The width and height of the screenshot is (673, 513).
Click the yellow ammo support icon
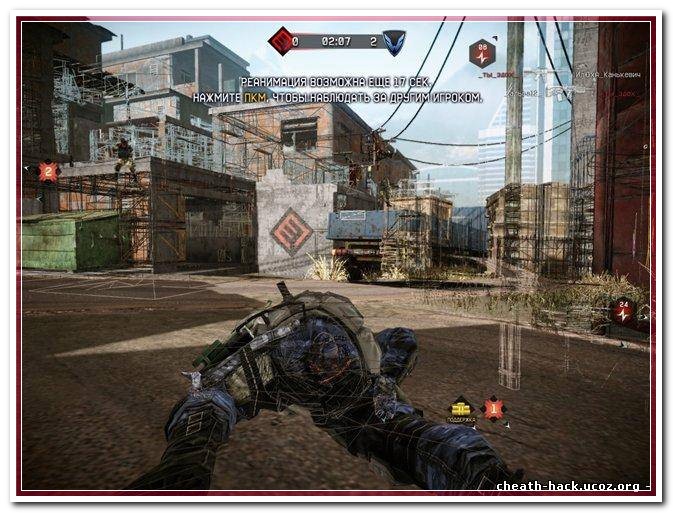461,408
